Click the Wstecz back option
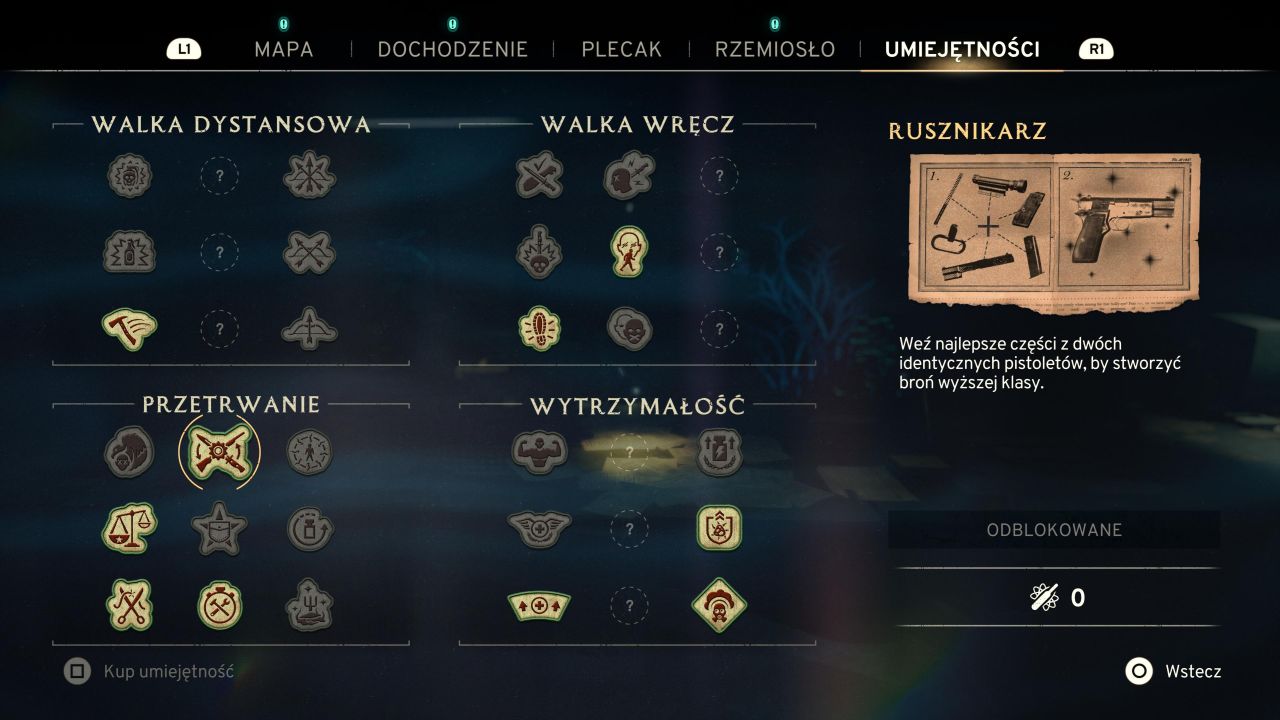 tap(1173, 671)
